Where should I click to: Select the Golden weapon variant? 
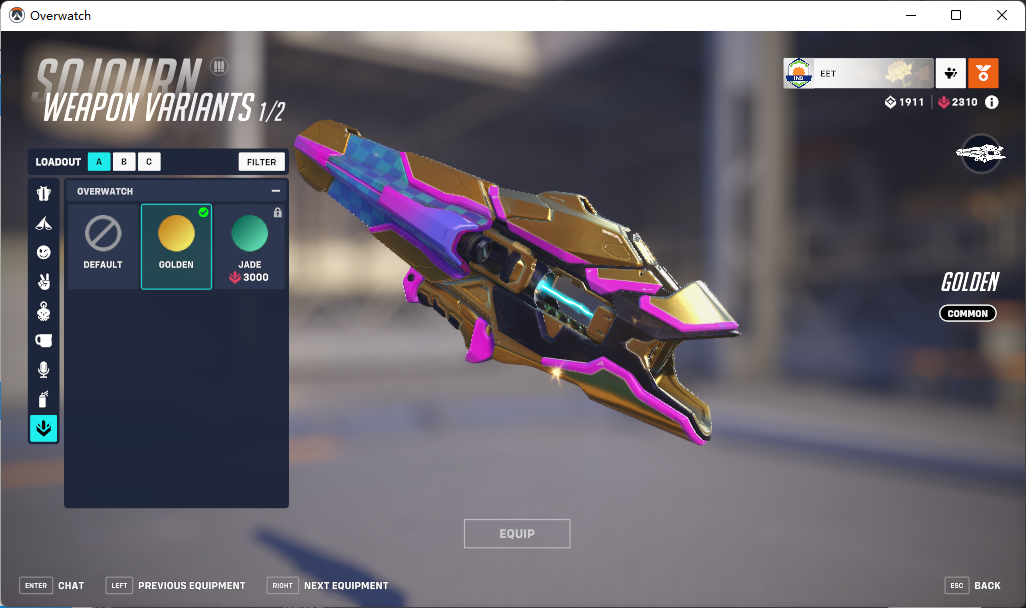pyautogui.click(x=176, y=246)
